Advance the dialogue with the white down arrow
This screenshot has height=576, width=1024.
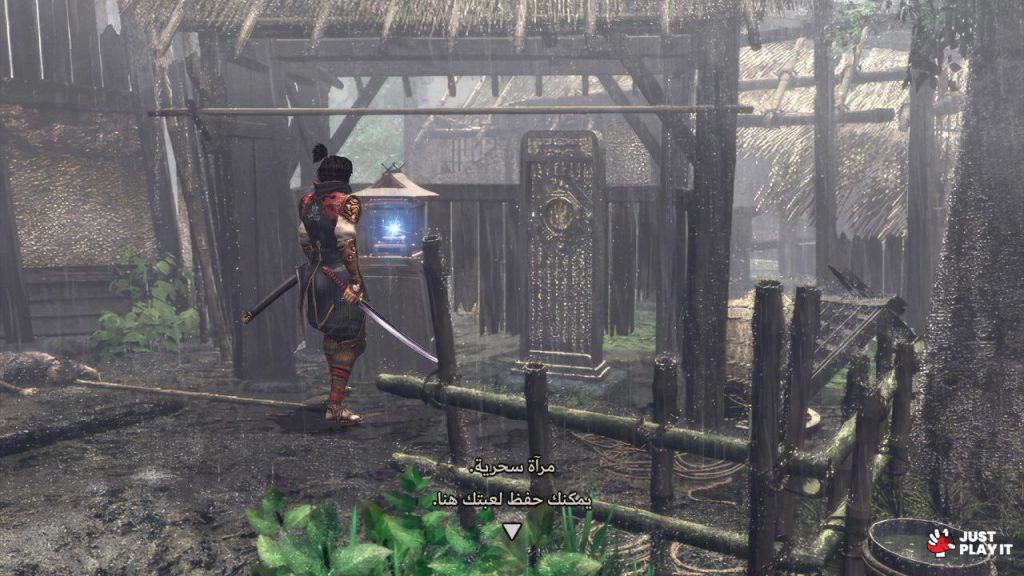[x=512, y=531]
